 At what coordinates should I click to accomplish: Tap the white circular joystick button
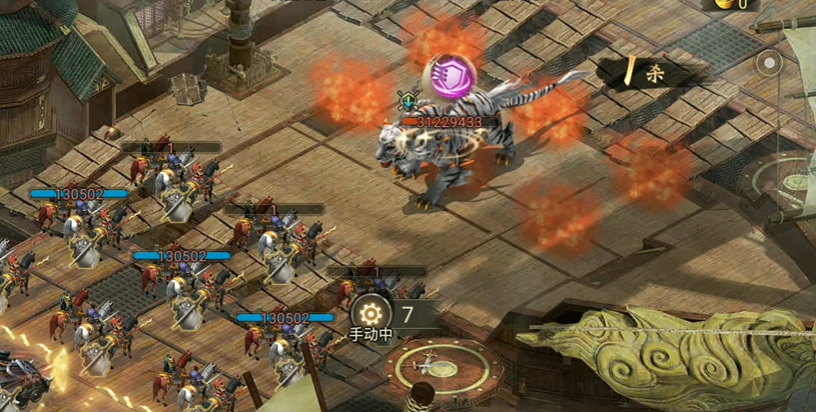point(768,64)
